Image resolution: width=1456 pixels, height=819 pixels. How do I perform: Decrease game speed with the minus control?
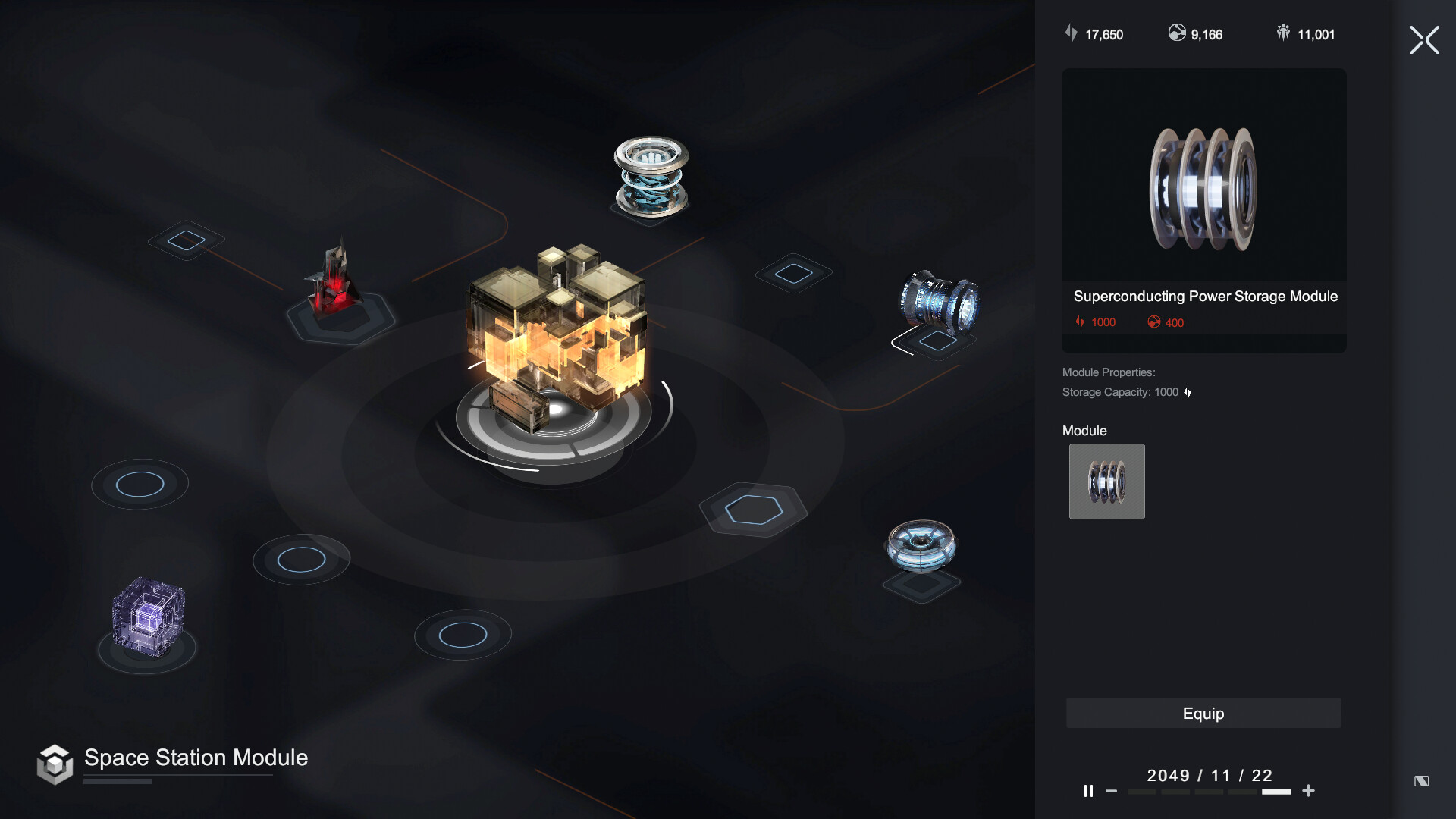coord(1112,791)
